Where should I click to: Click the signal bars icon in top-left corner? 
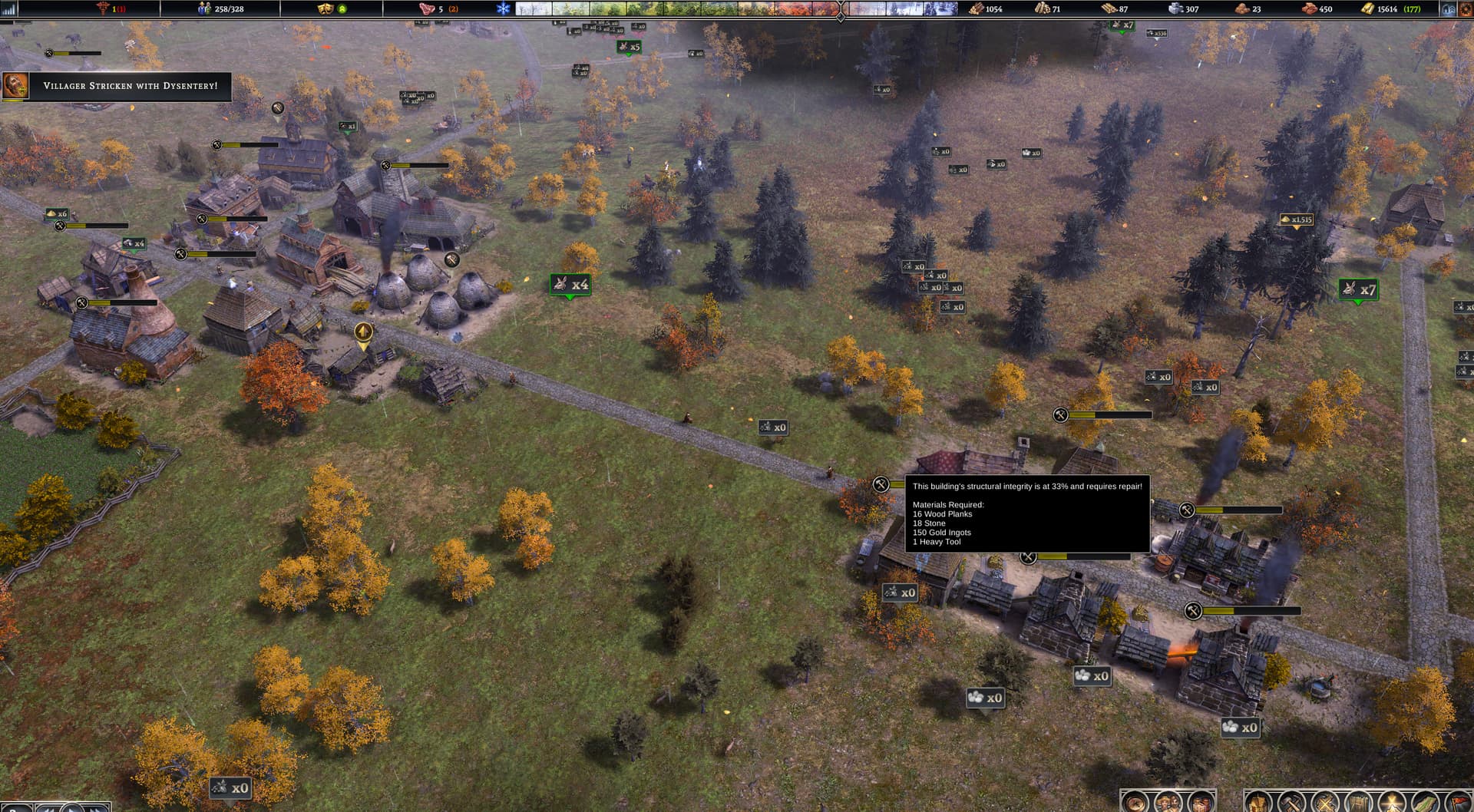9,9
